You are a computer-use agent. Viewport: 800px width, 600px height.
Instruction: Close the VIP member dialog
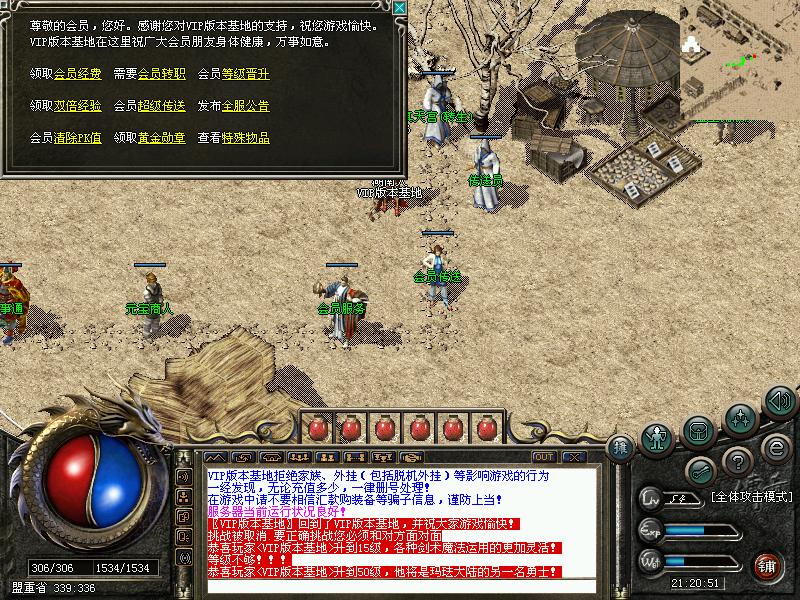[400, 8]
